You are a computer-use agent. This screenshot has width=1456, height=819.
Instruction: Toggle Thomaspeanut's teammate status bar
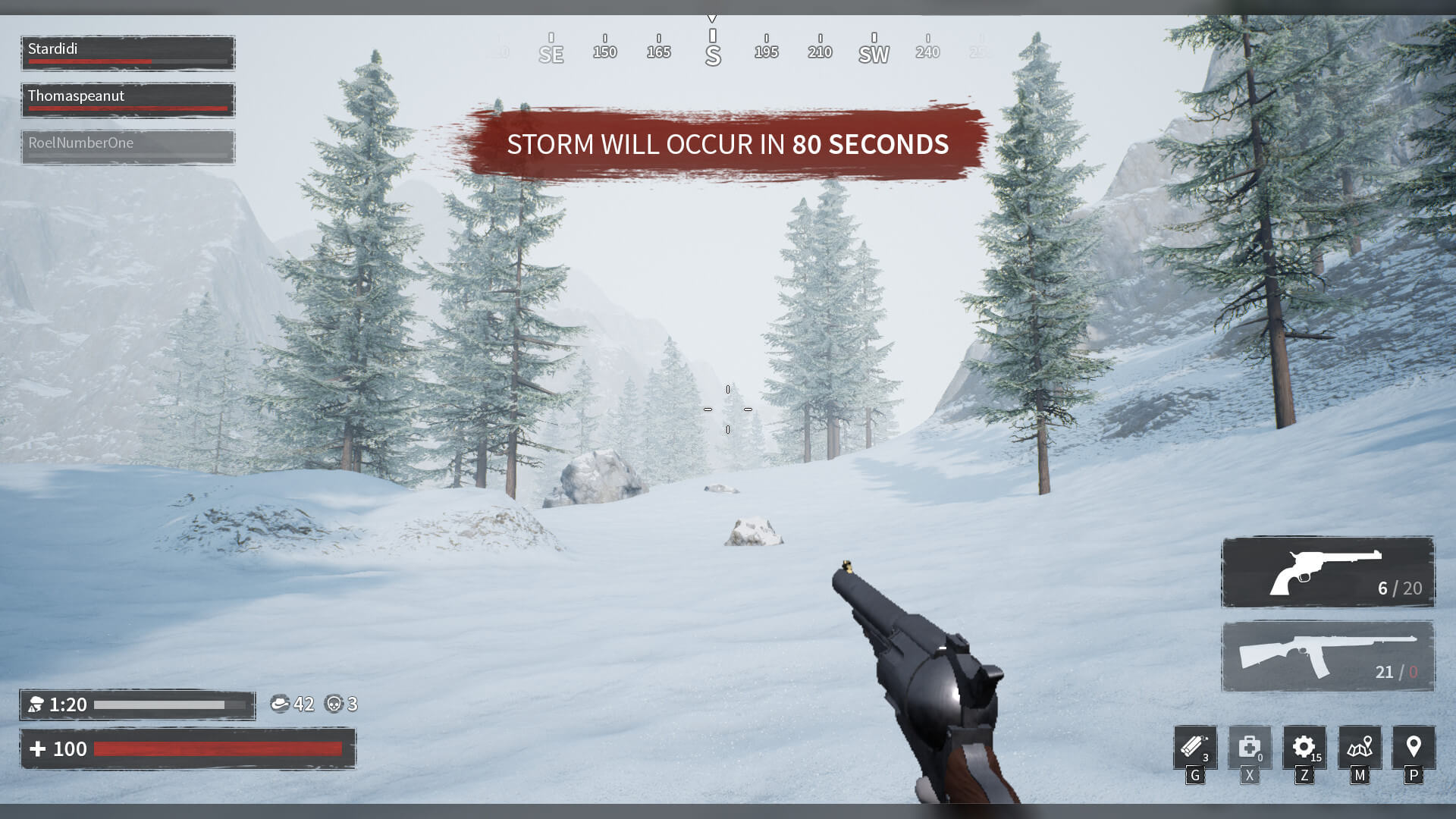tap(127, 99)
